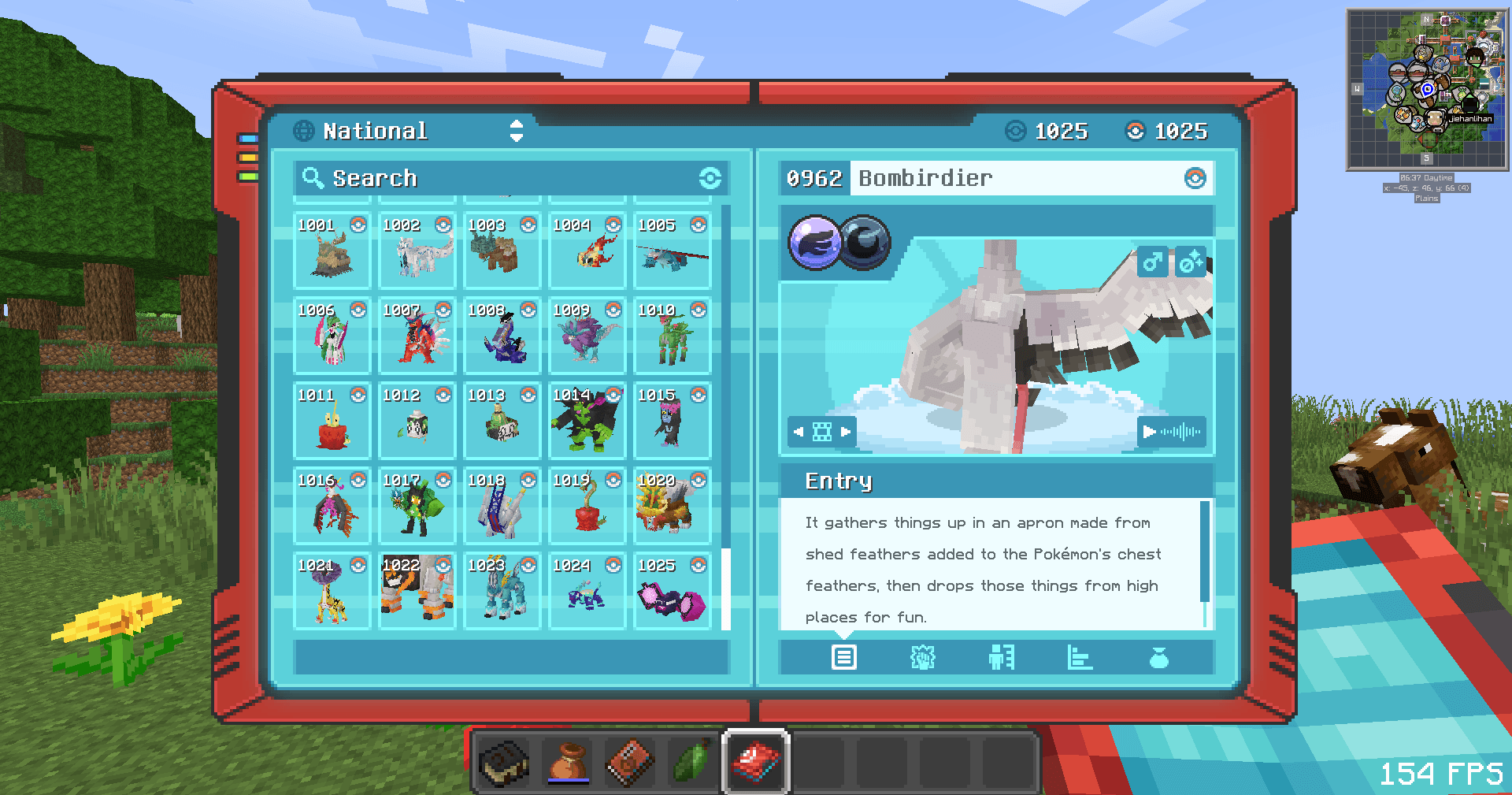Open the drops bag tab
Image resolution: width=1512 pixels, height=795 pixels.
1158,657
